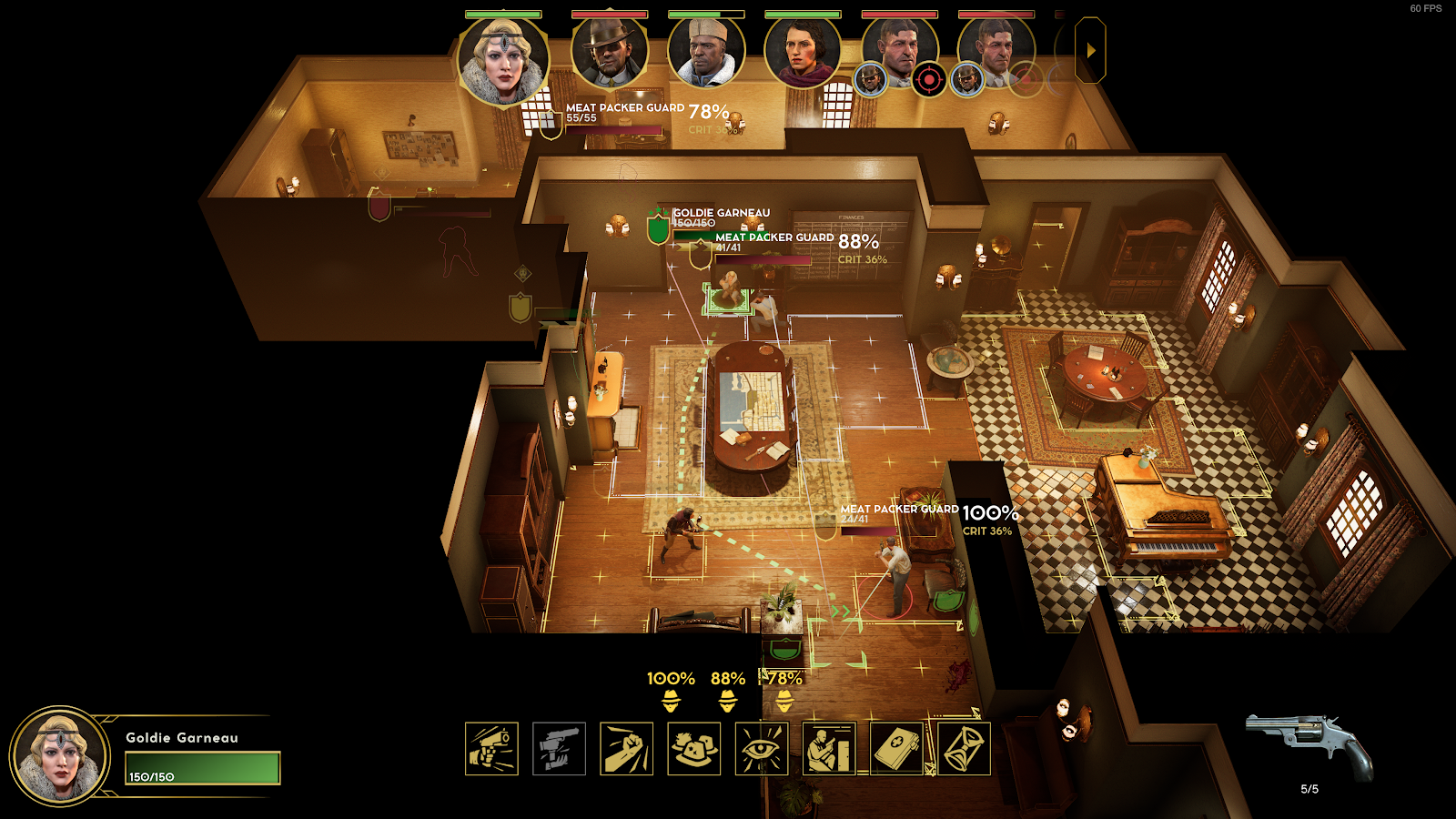Use the first aid kit ability
Viewport: 1456px width, 819px height.
point(897,749)
